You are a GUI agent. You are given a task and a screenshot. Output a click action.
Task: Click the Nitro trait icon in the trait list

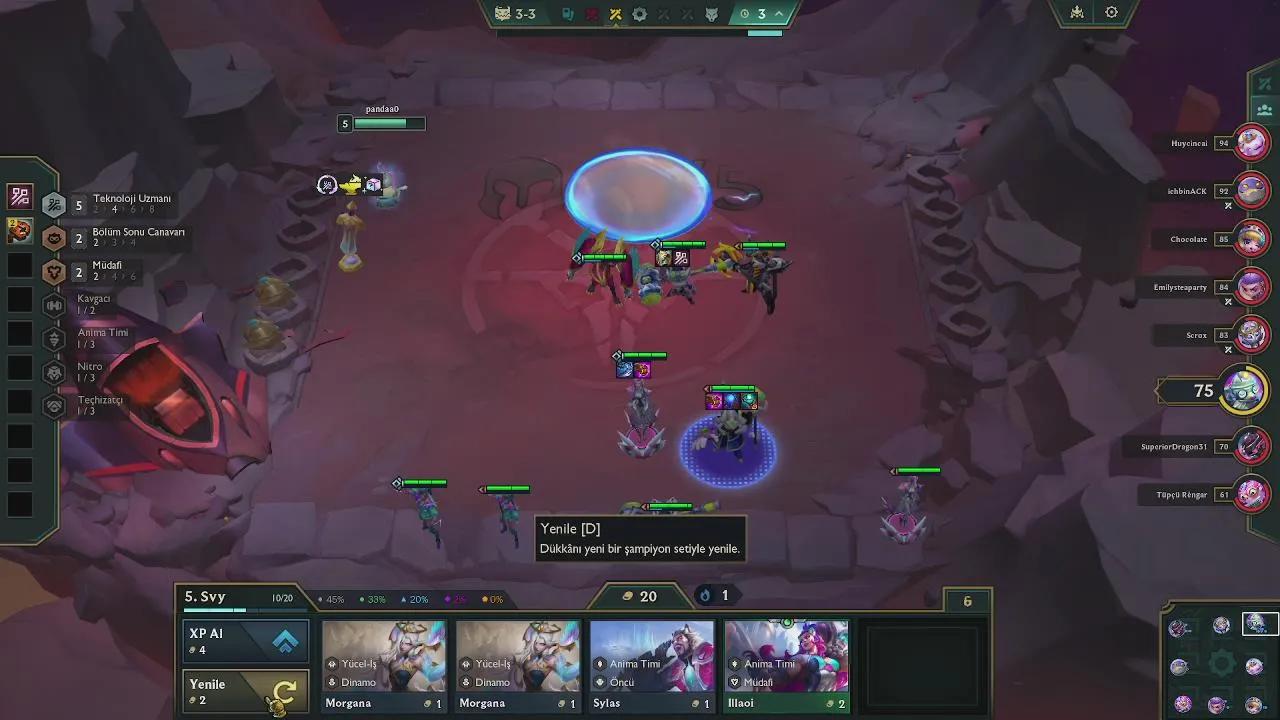(54, 373)
